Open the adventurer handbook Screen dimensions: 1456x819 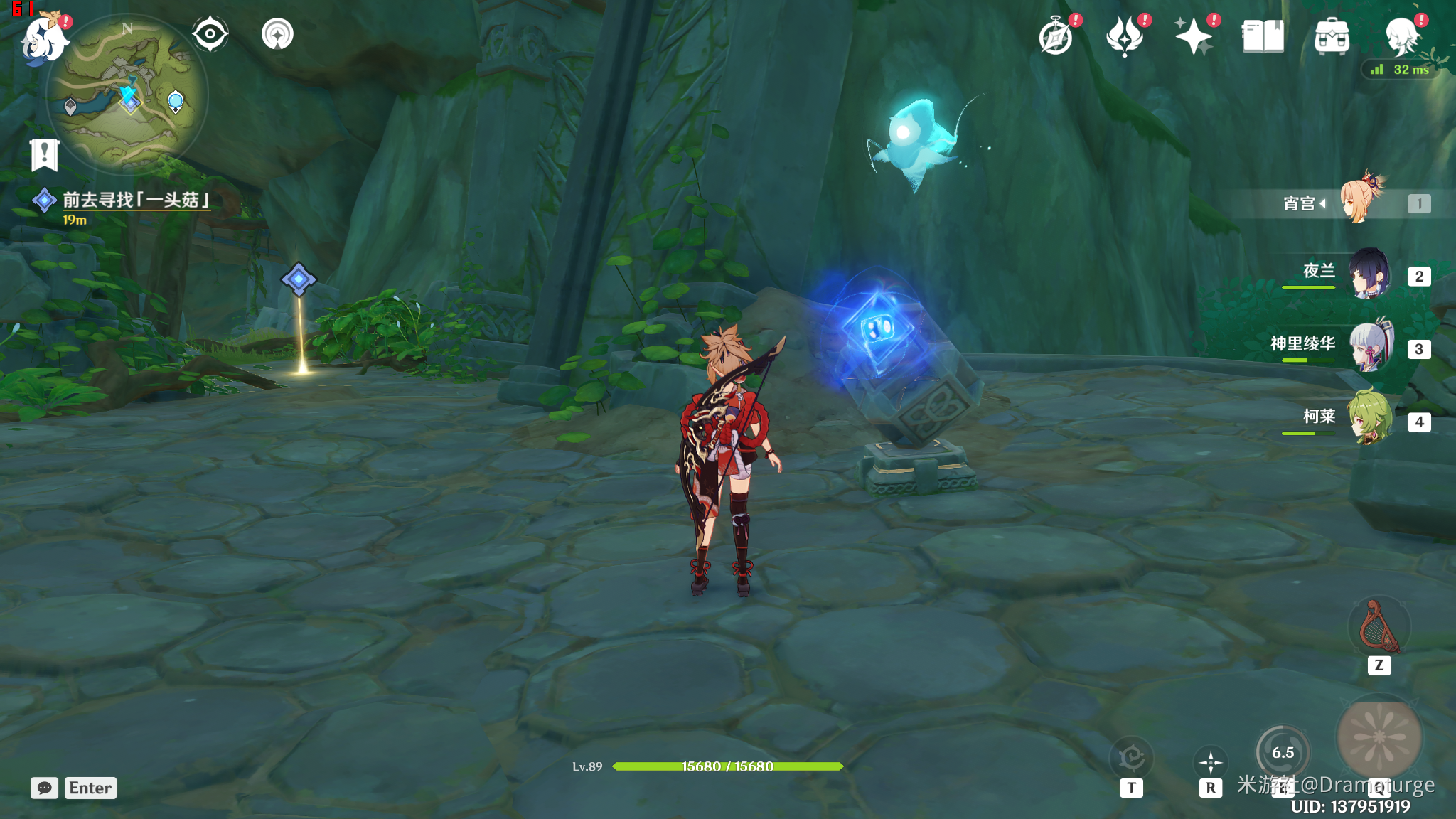(x=1263, y=36)
